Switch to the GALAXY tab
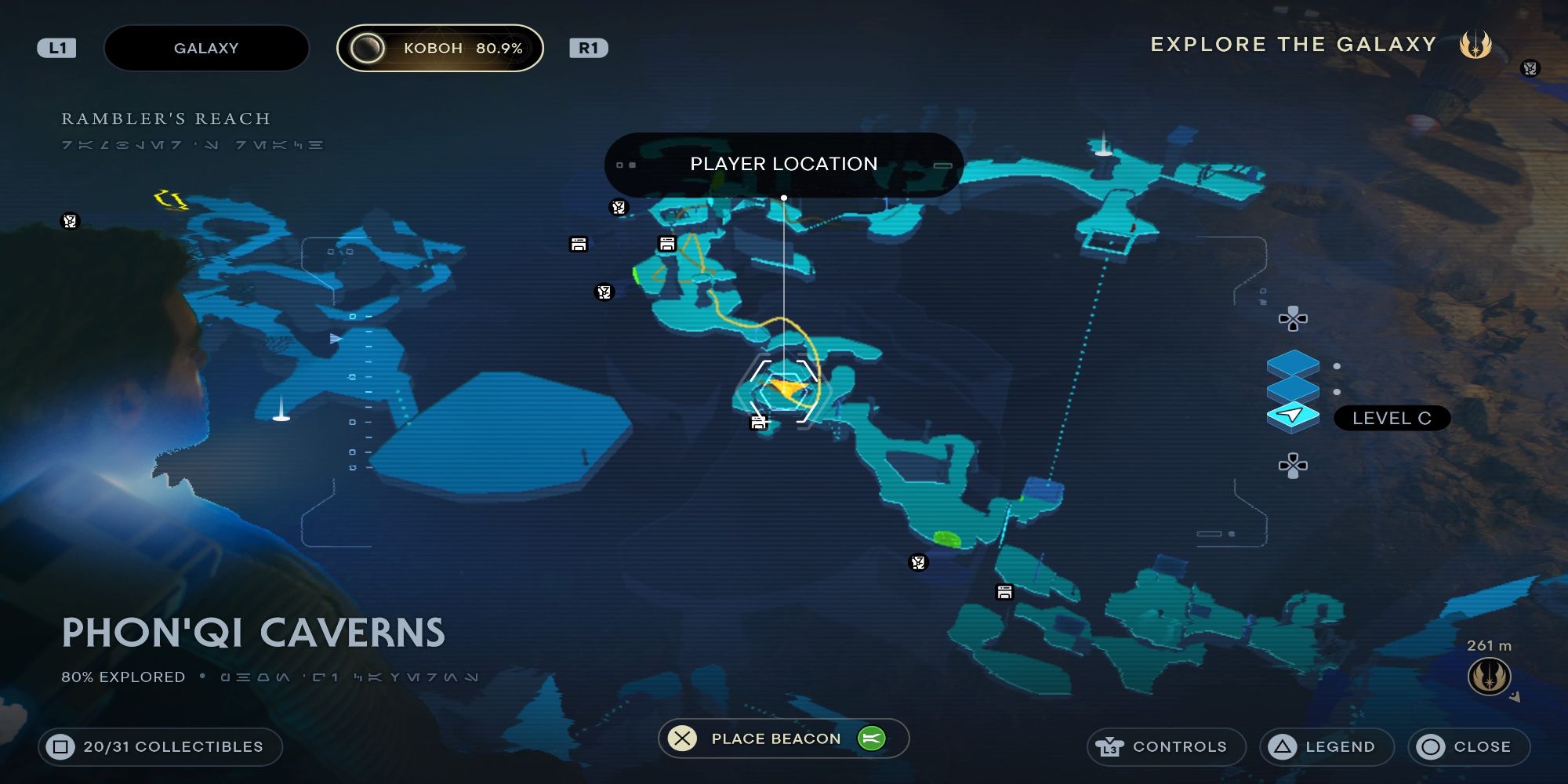1568x784 pixels. 206,48
